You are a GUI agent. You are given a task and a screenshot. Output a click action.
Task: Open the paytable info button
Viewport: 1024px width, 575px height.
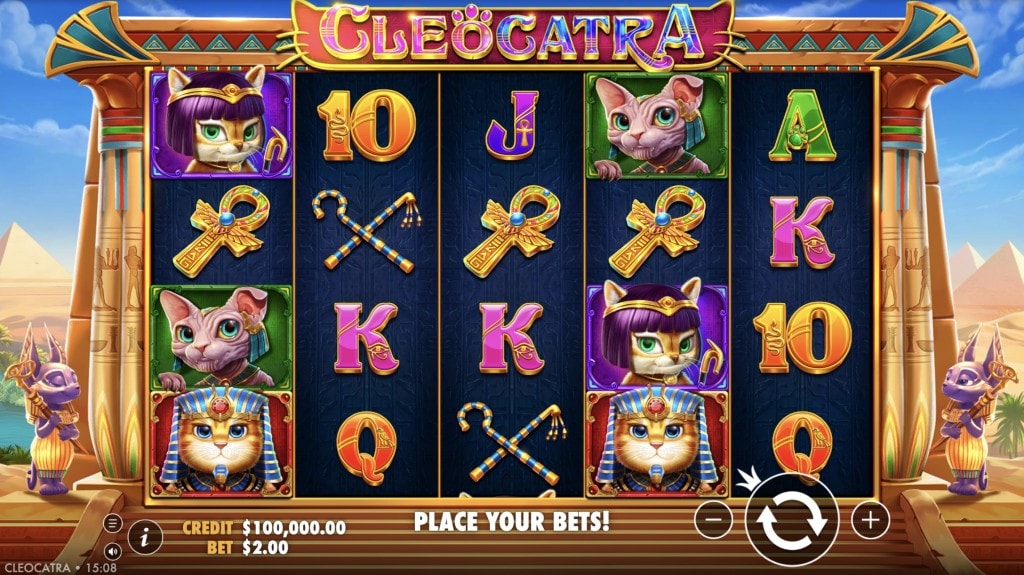coord(145,536)
